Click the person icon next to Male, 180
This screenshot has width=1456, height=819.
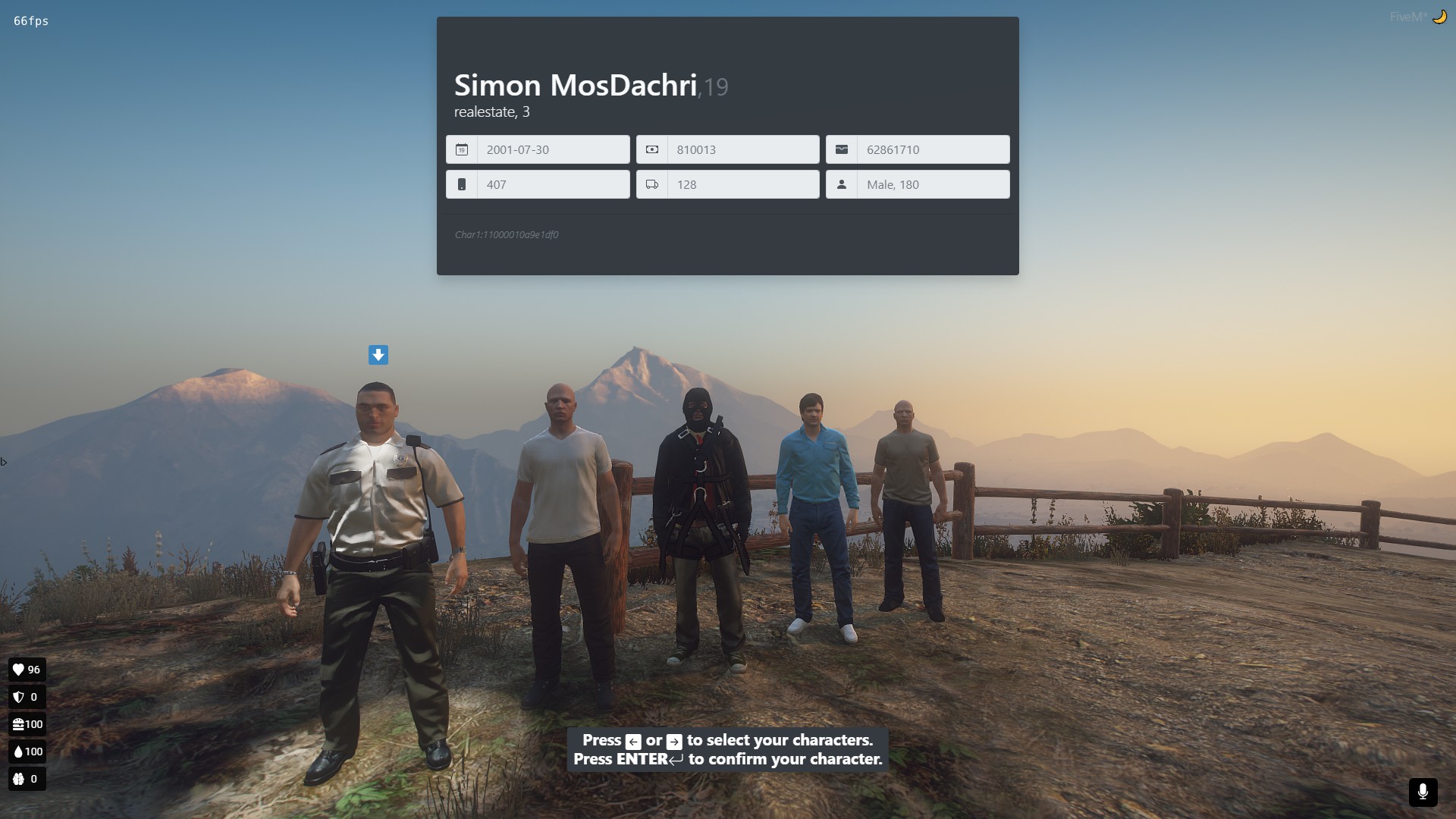[x=842, y=184]
